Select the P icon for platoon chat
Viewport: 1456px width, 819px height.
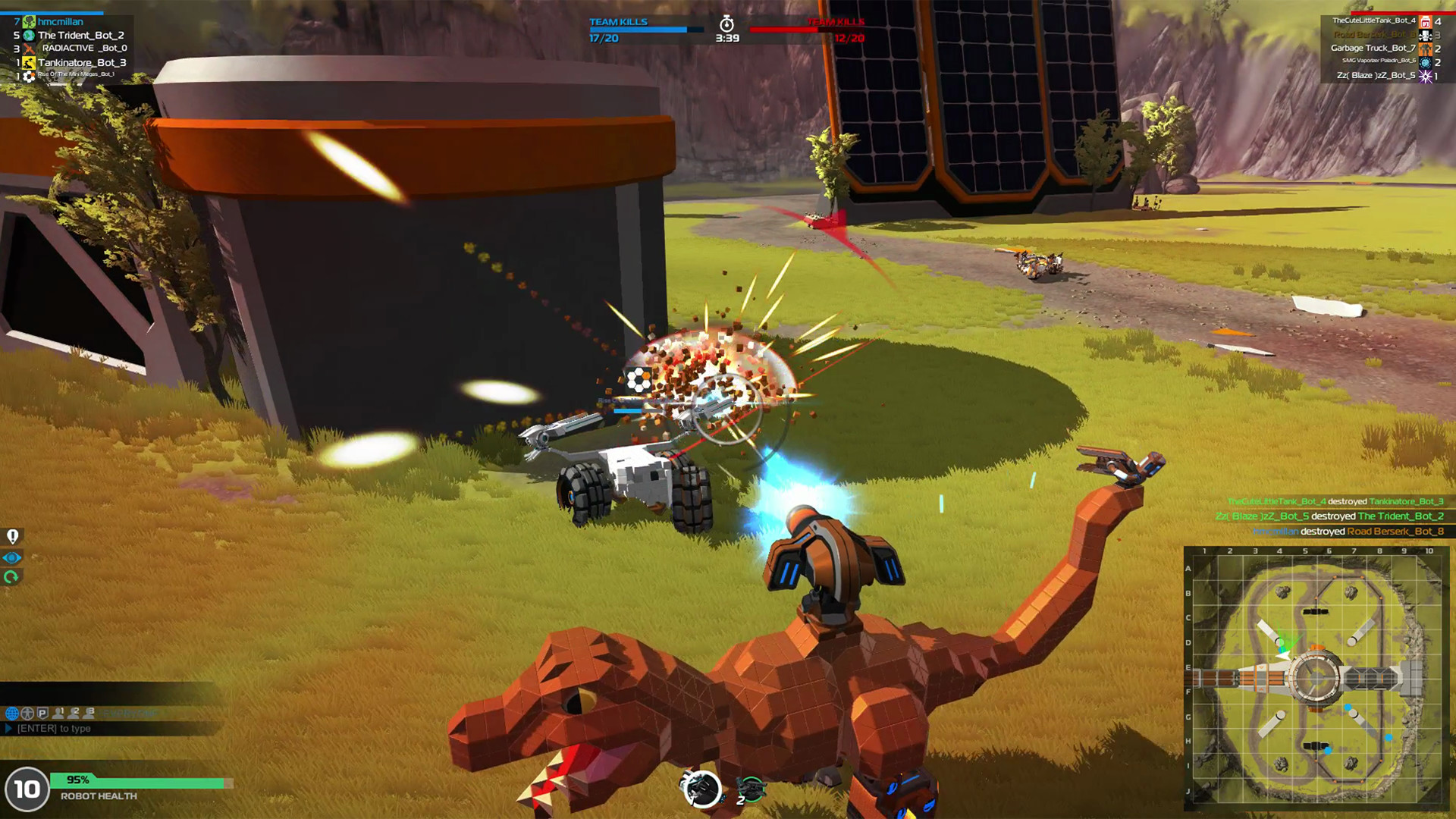[42, 714]
